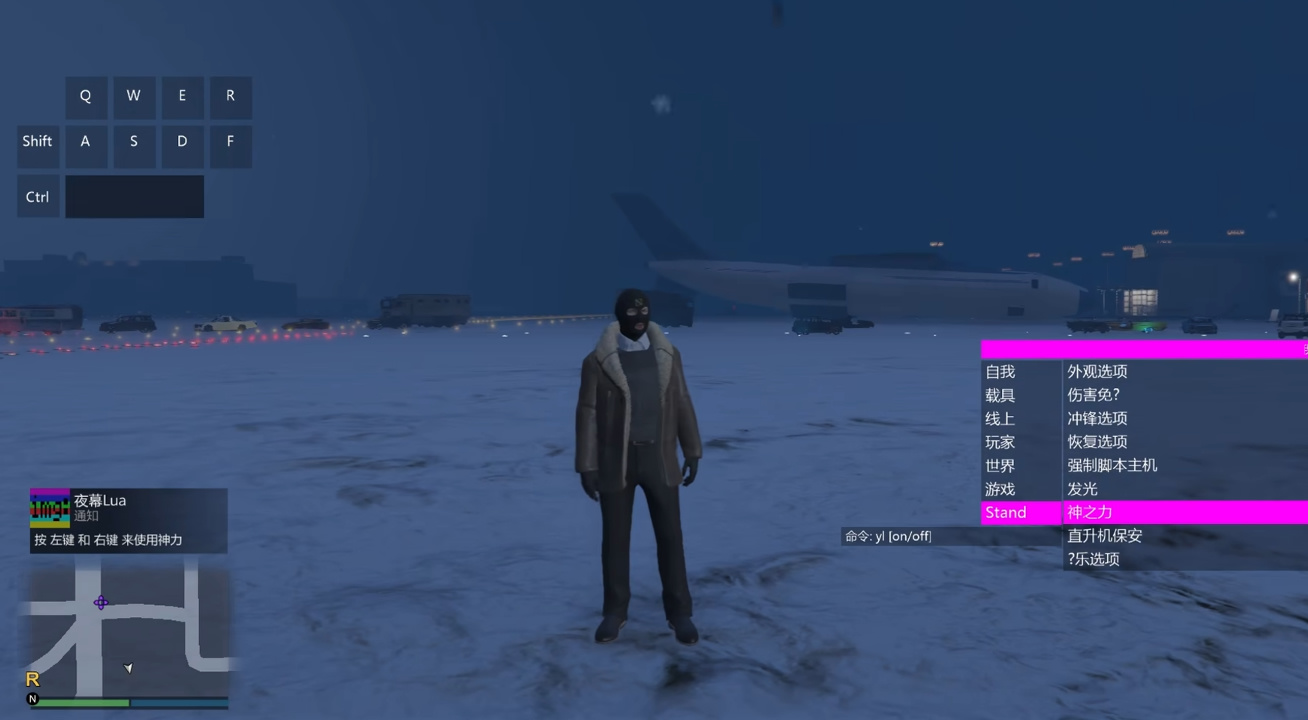Screen dimensions: 1308x720
Task: Enable the highlighted 神之力 god power option
Action: tap(1088, 512)
